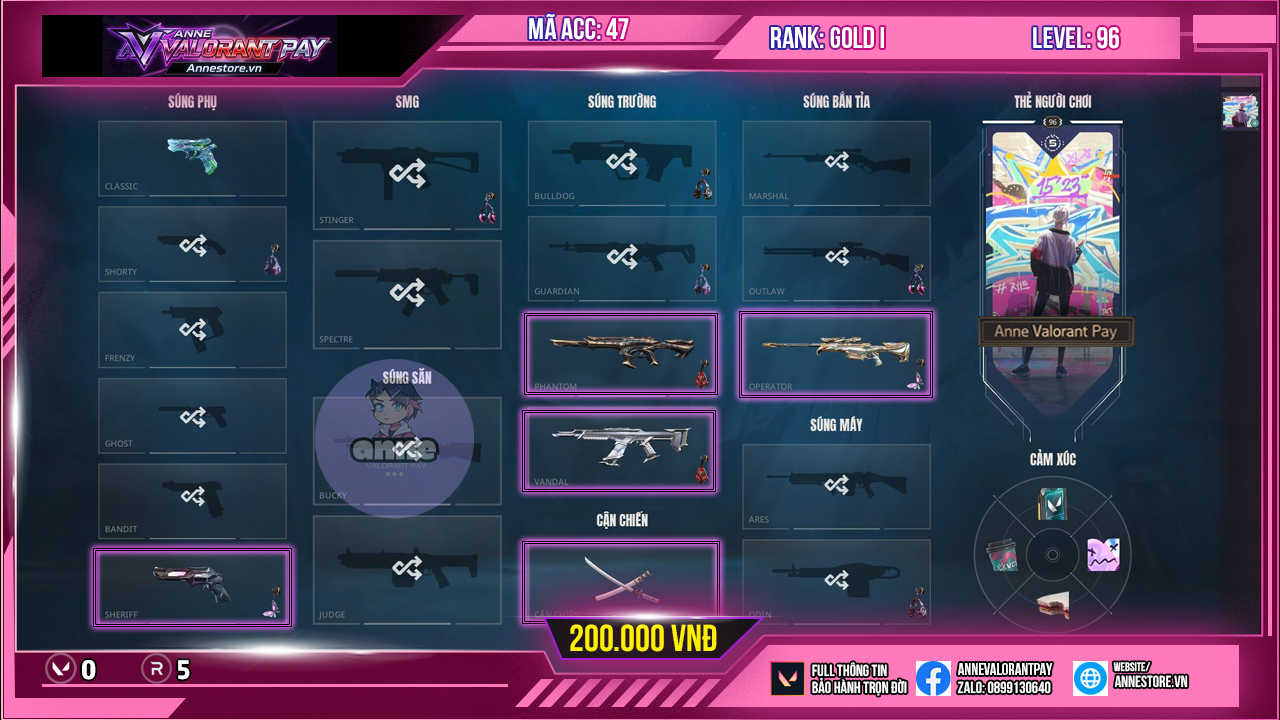1280x720 pixels.
Task: Choose the Frenzy weapon slot
Action: (192, 330)
